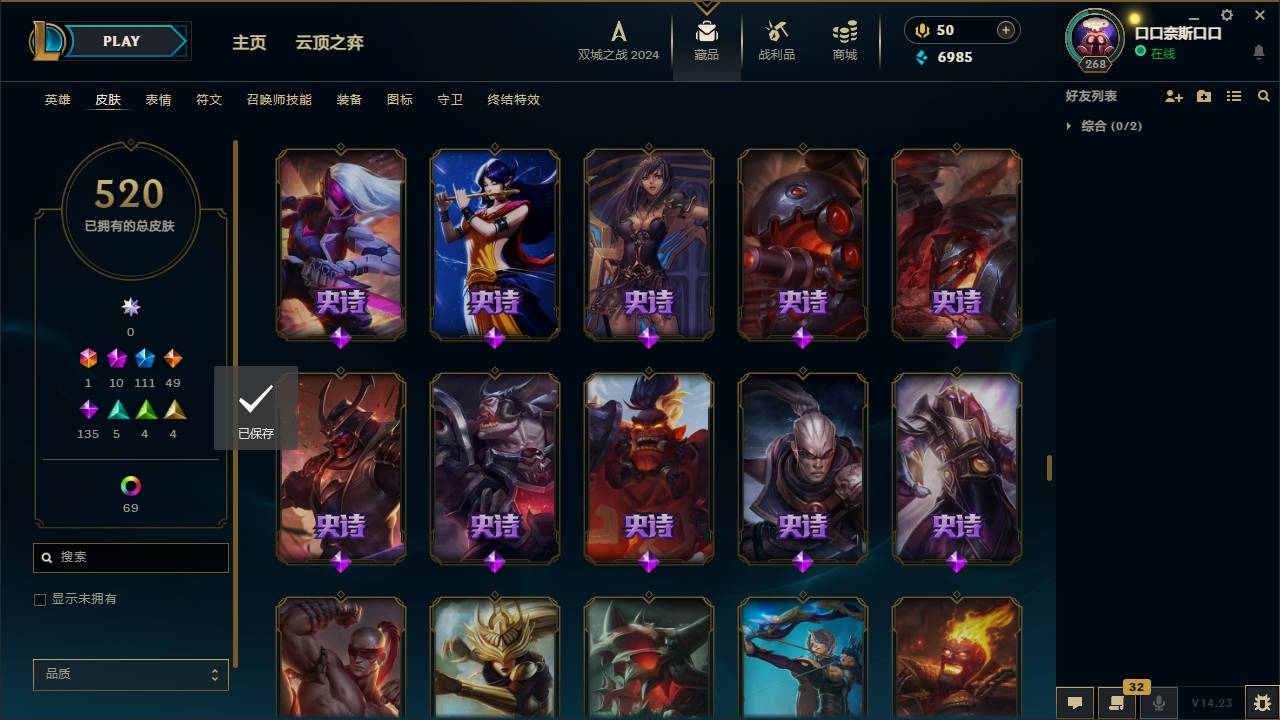Click the skin search input field
The width and height of the screenshot is (1280, 720).
click(130, 557)
